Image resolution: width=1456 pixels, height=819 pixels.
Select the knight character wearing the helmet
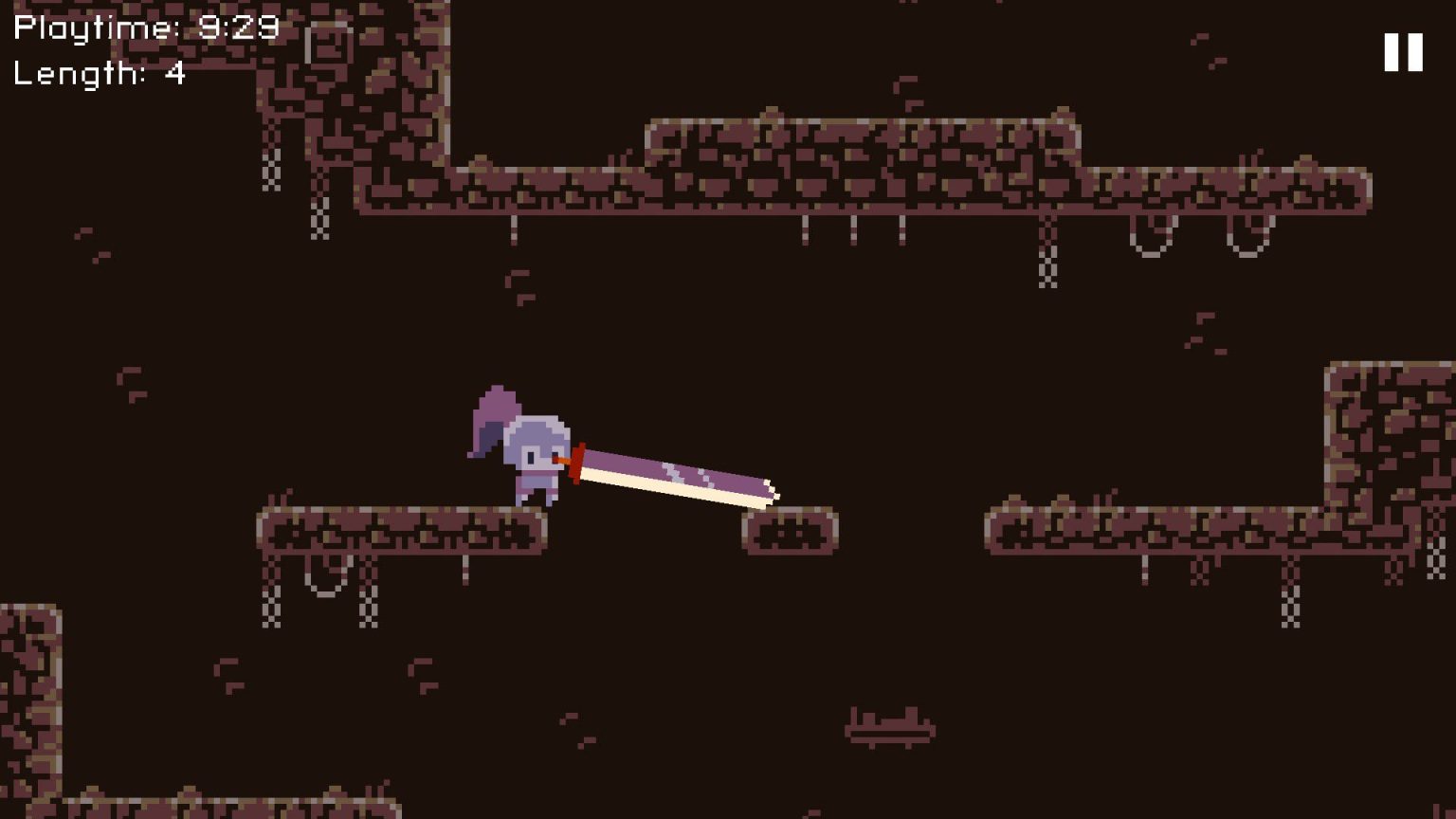[537, 455]
